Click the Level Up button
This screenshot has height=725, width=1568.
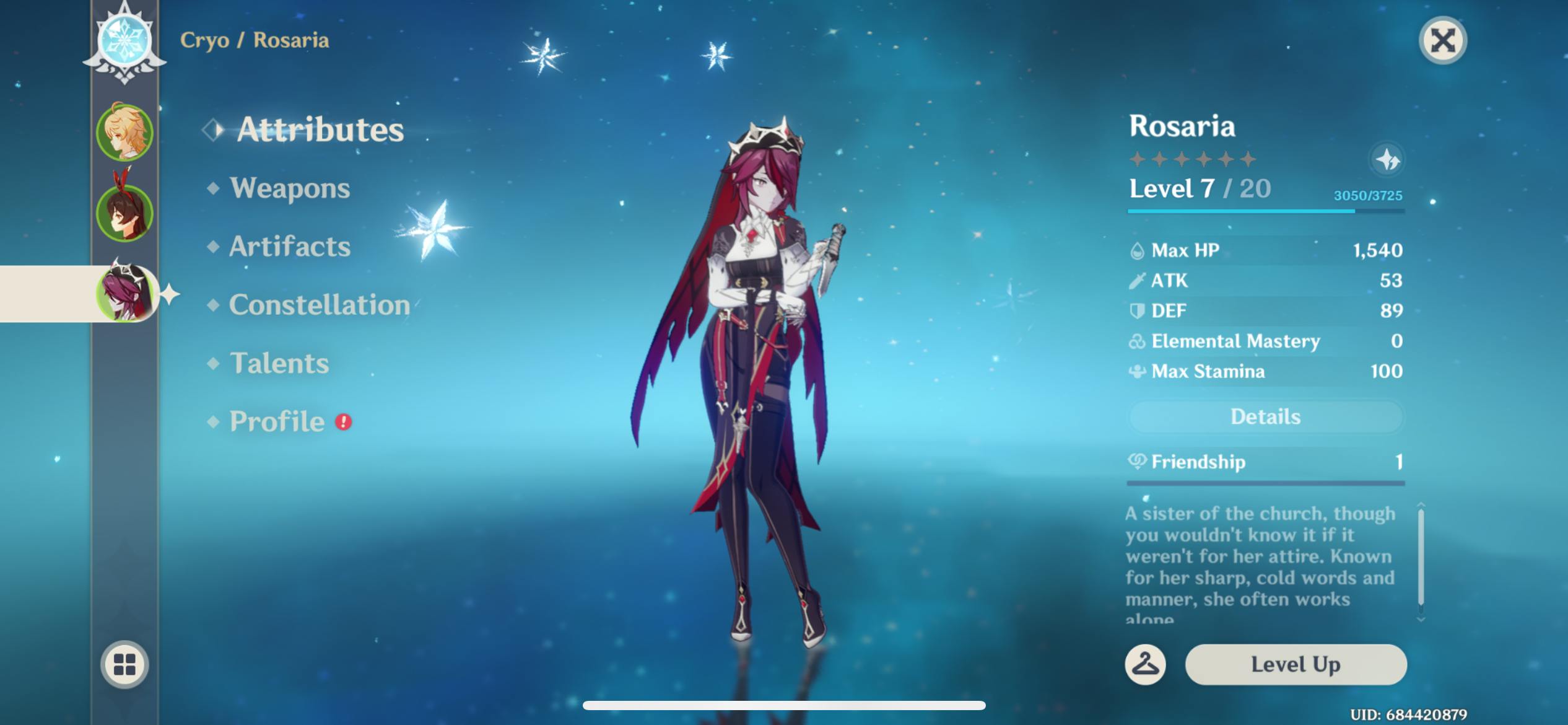click(x=1296, y=664)
